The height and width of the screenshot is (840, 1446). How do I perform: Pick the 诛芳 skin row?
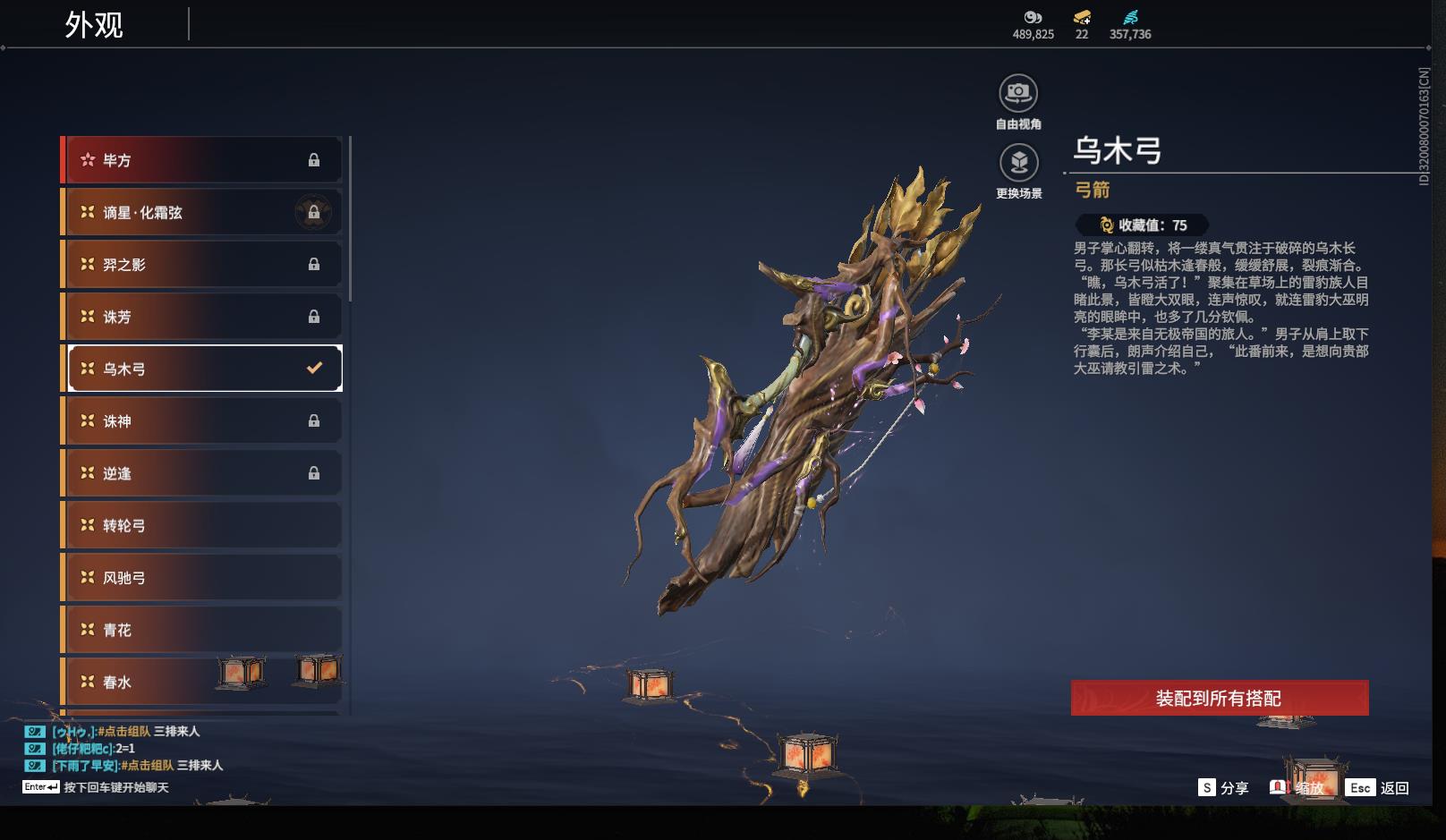click(202, 317)
